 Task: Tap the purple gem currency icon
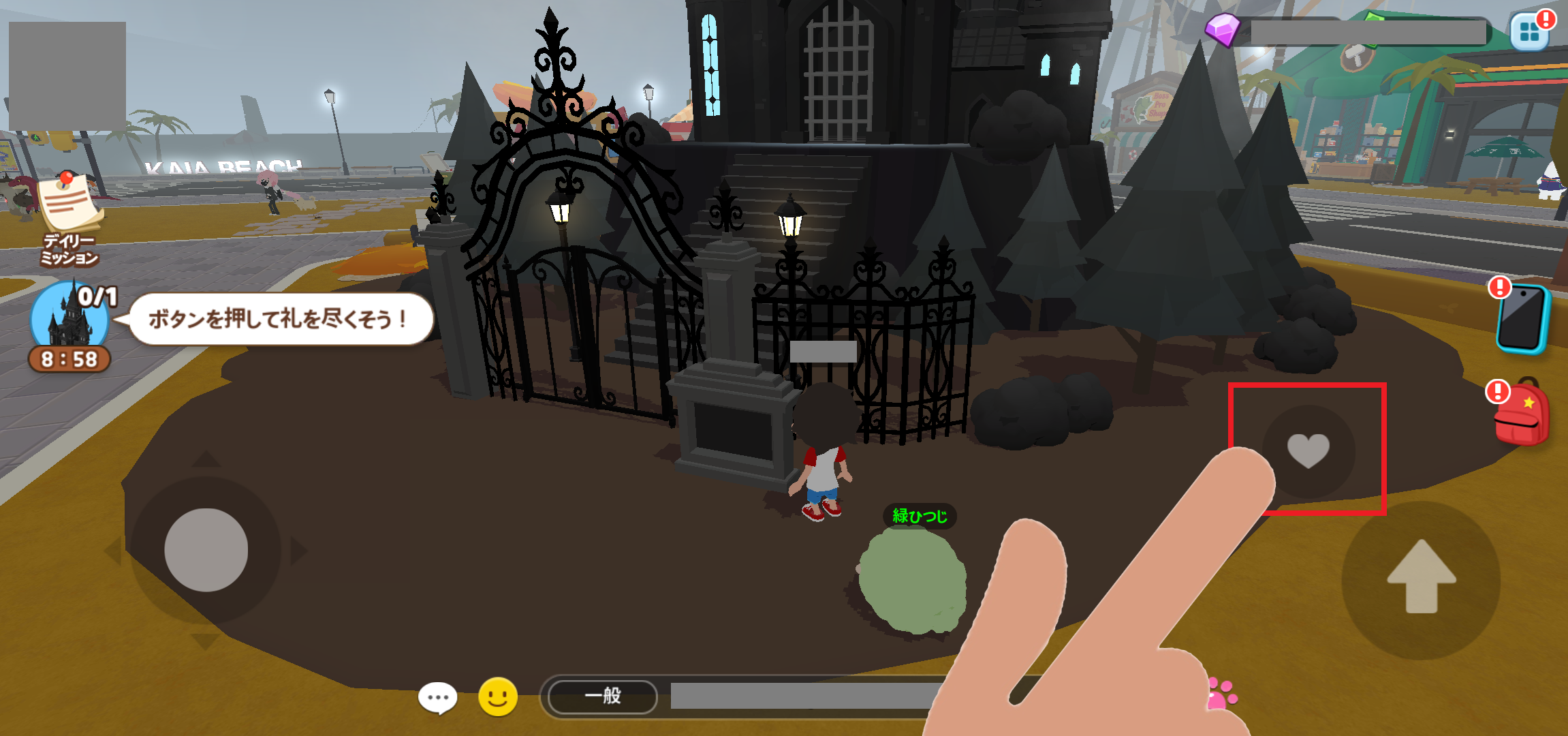[1223, 29]
